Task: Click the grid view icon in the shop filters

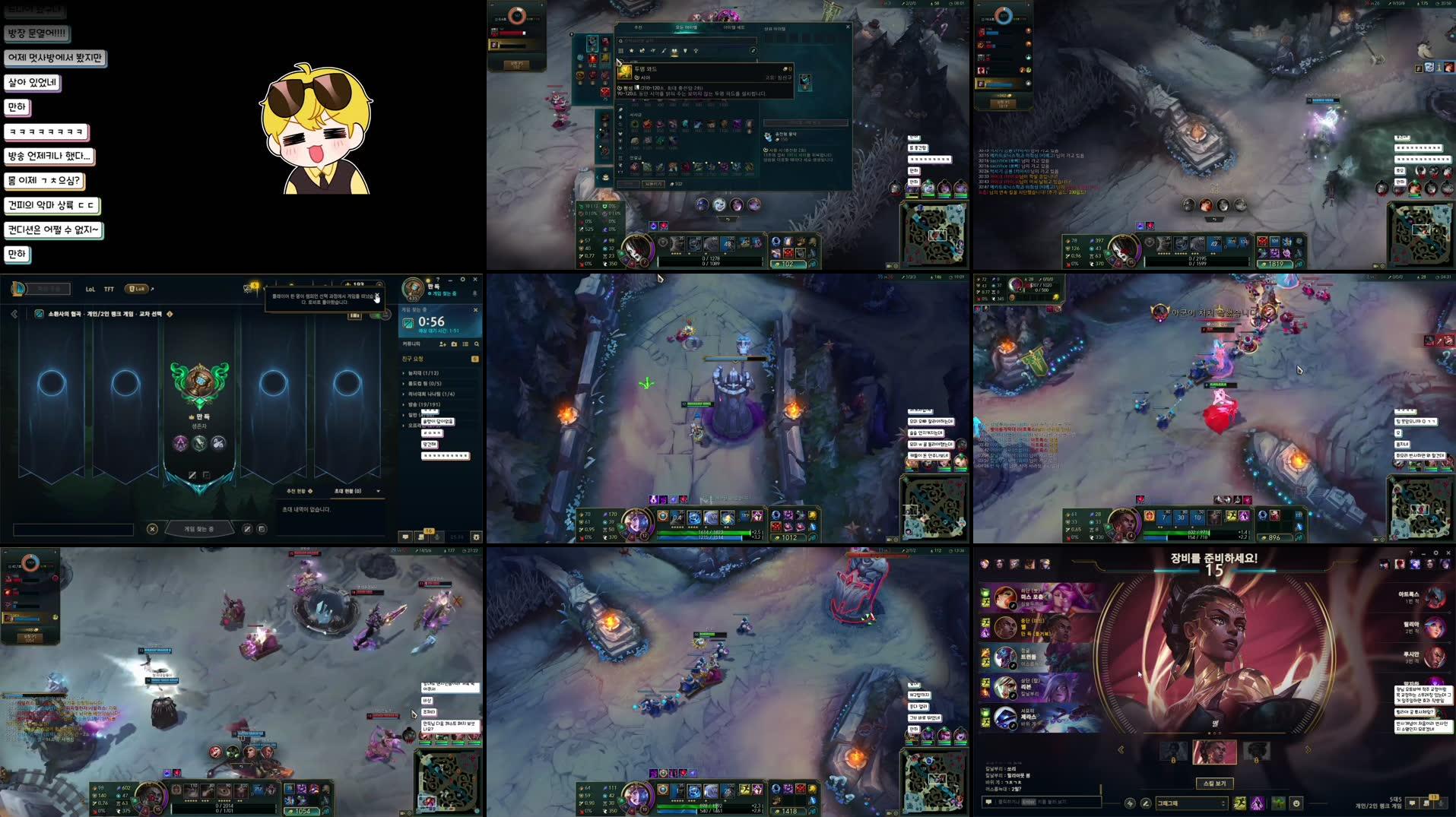Action: tap(621, 51)
